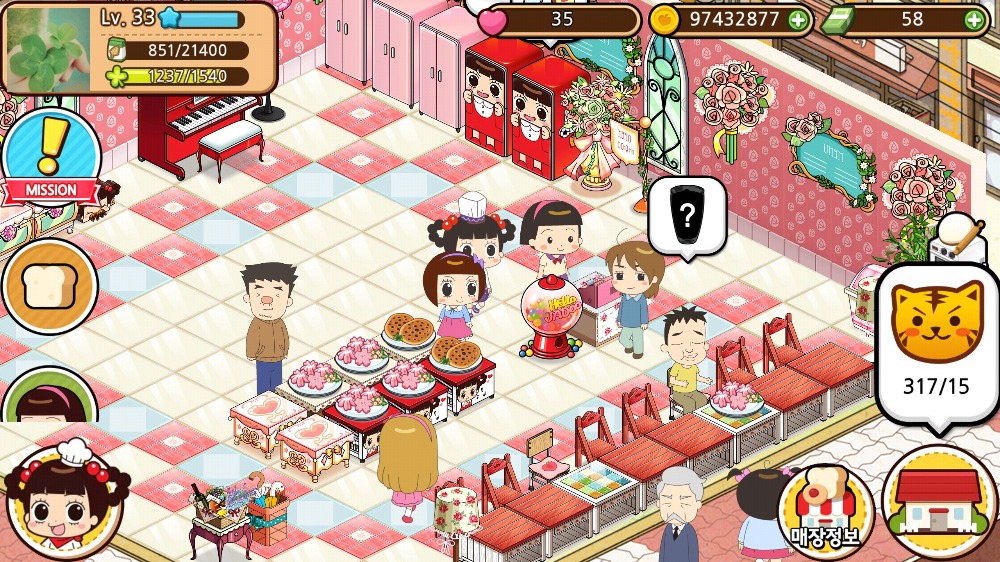Tap the bread slice icon button
Image resolution: width=1000 pixels, height=562 pixels.
[48, 286]
